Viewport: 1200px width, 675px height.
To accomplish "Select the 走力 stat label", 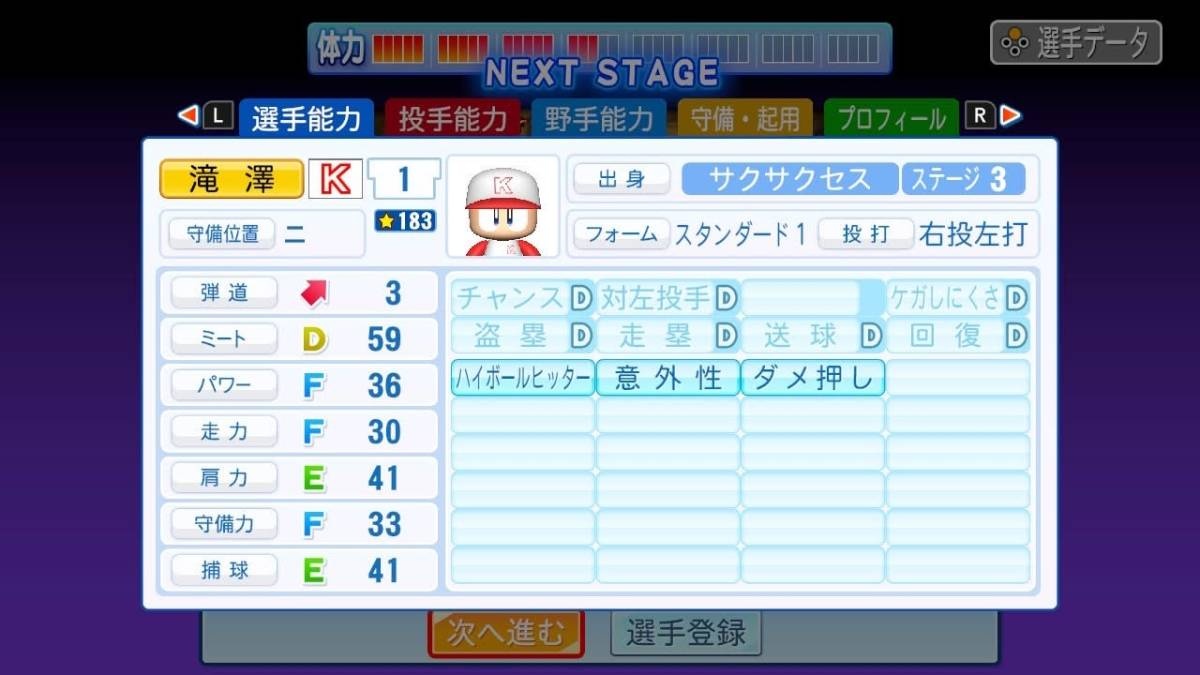I will click(224, 431).
